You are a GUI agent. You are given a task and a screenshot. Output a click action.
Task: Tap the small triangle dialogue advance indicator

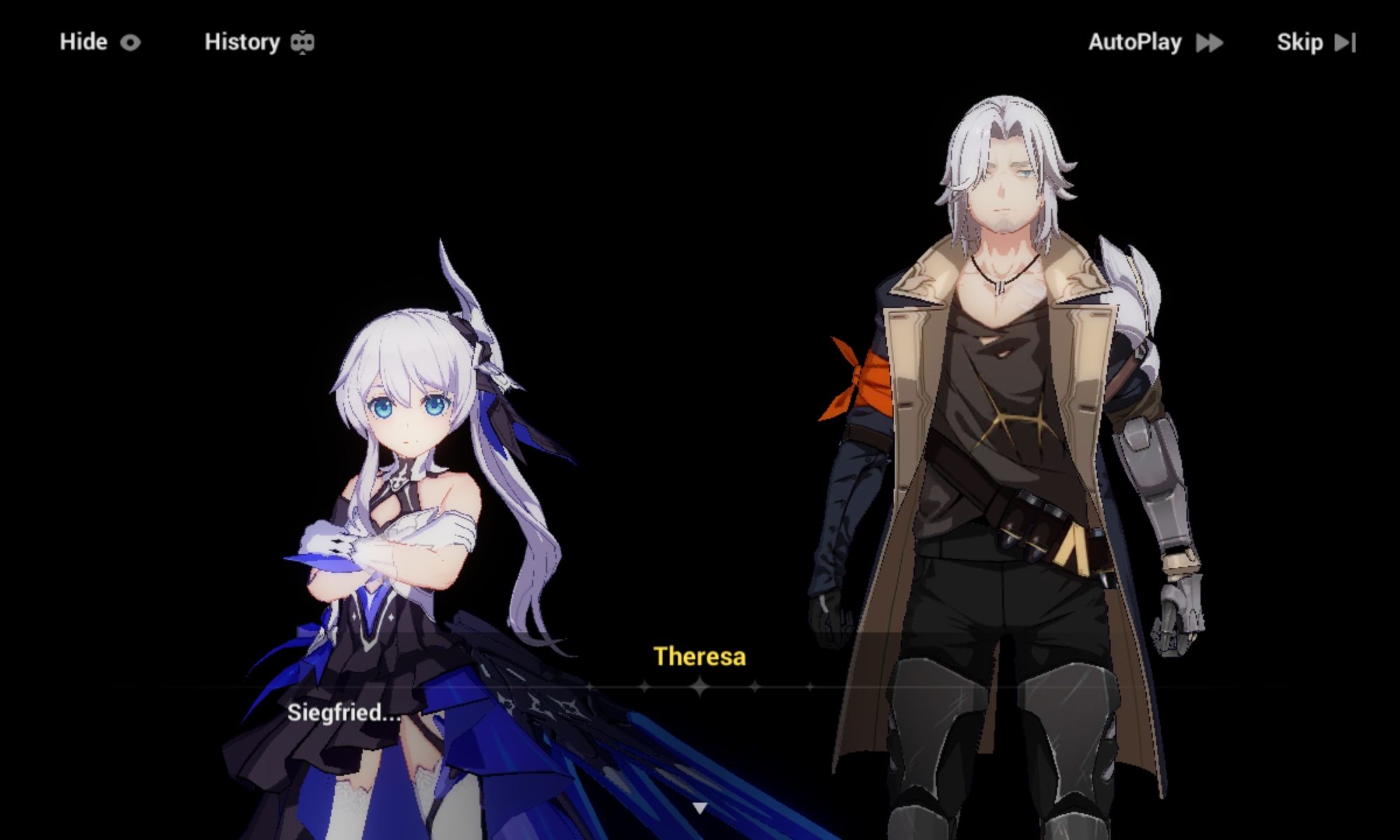tap(700, 806)
